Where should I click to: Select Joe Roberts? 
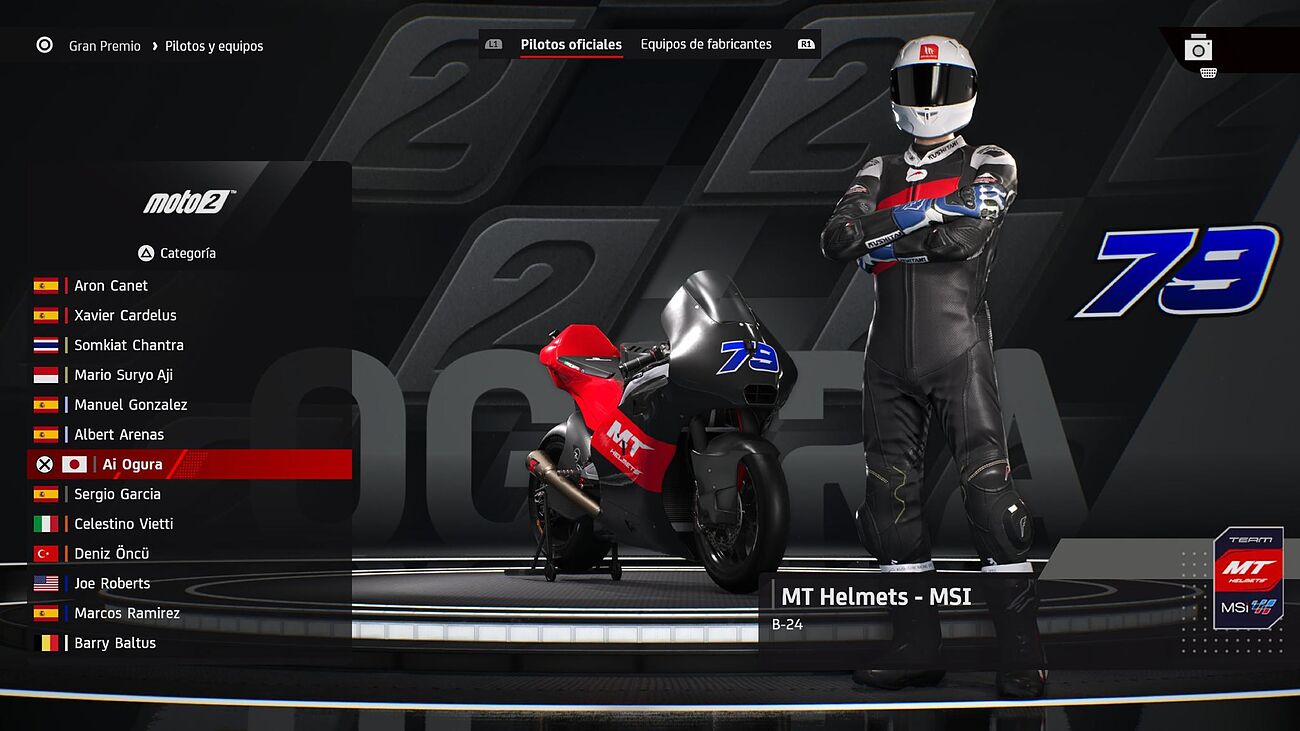point(112,584)
